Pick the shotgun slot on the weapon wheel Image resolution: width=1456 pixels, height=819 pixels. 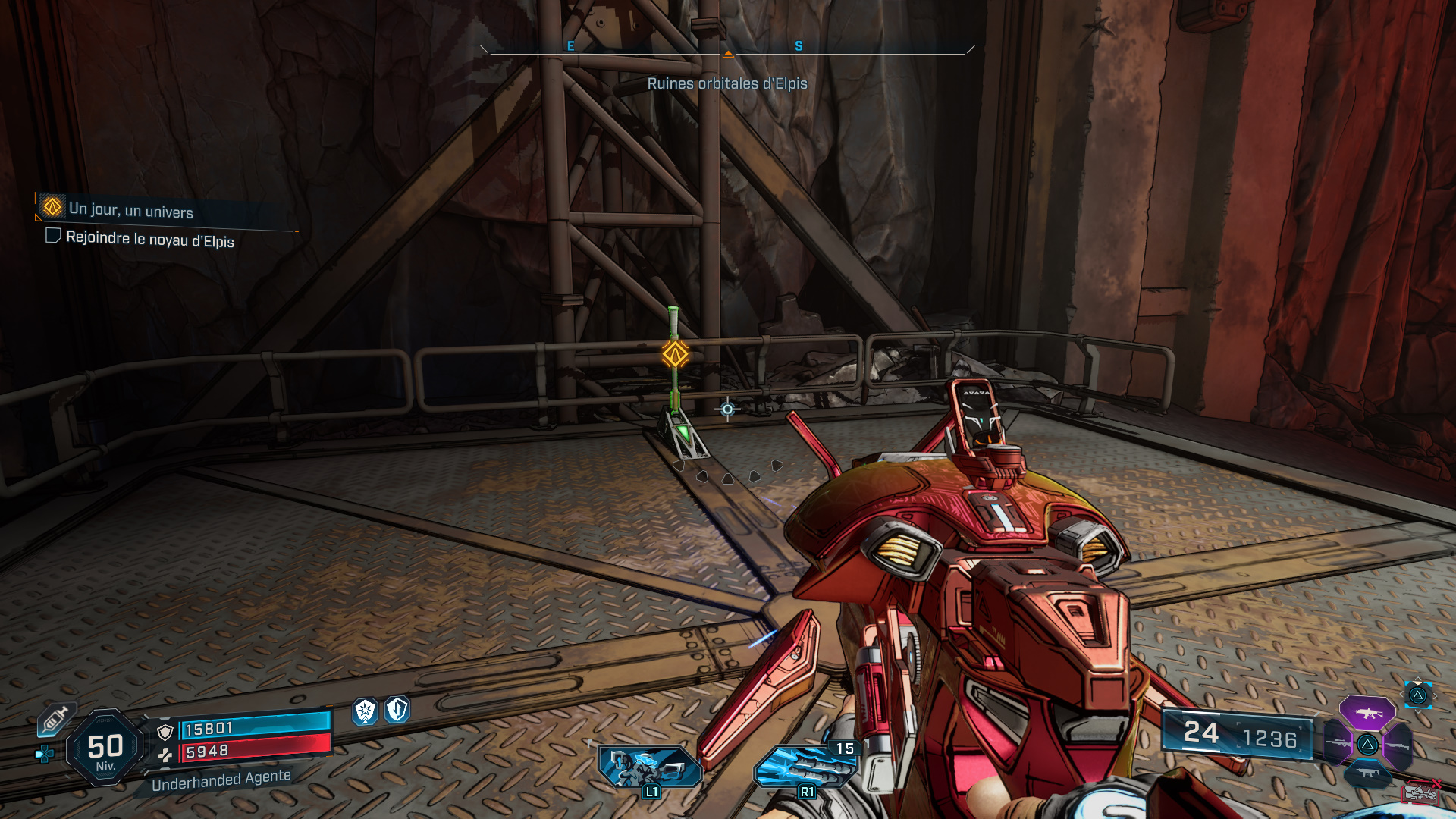(1398, 745)
